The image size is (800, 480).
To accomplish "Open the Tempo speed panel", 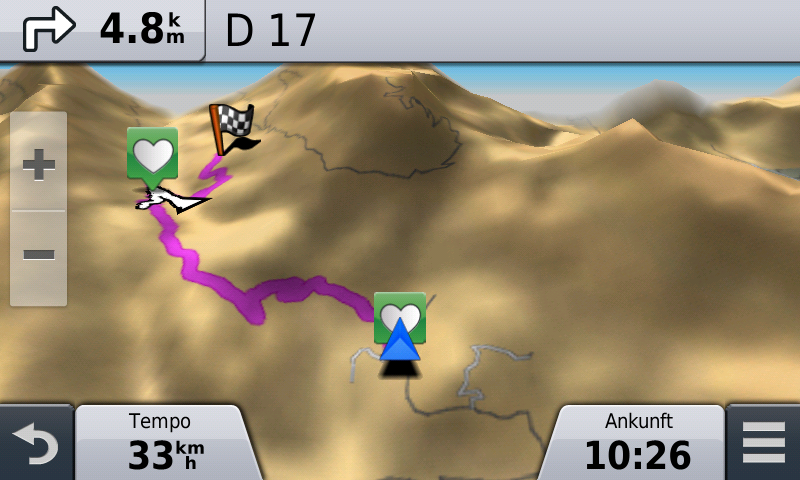I will pos(160,442).
